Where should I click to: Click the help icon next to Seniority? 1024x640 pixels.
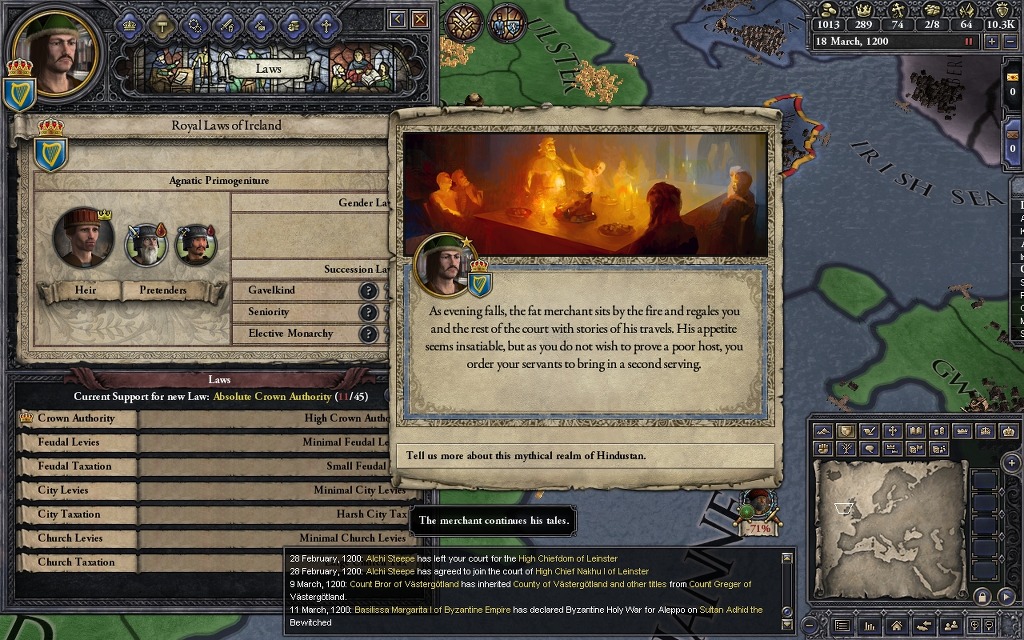tap(368, 313)
